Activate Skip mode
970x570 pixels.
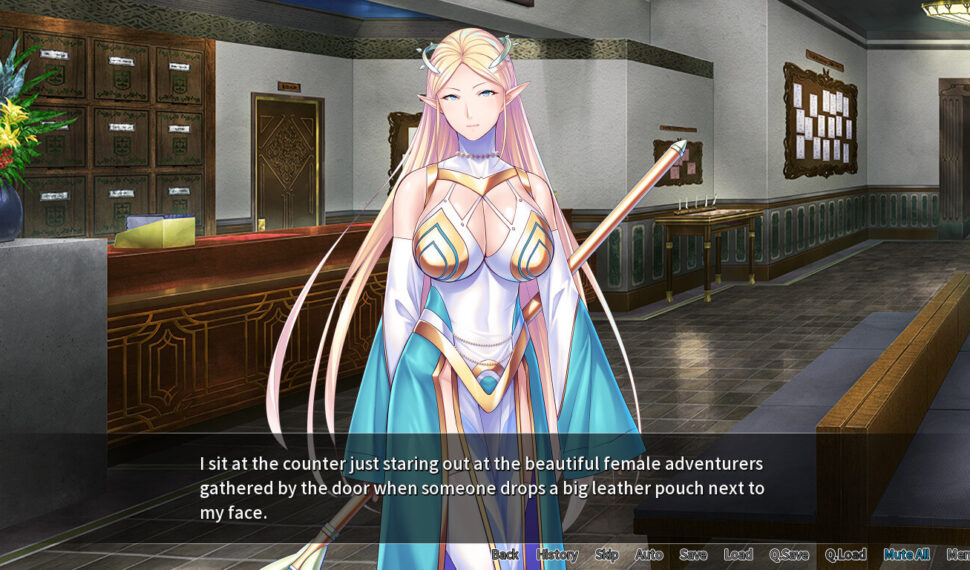click(x=607, y=554)
